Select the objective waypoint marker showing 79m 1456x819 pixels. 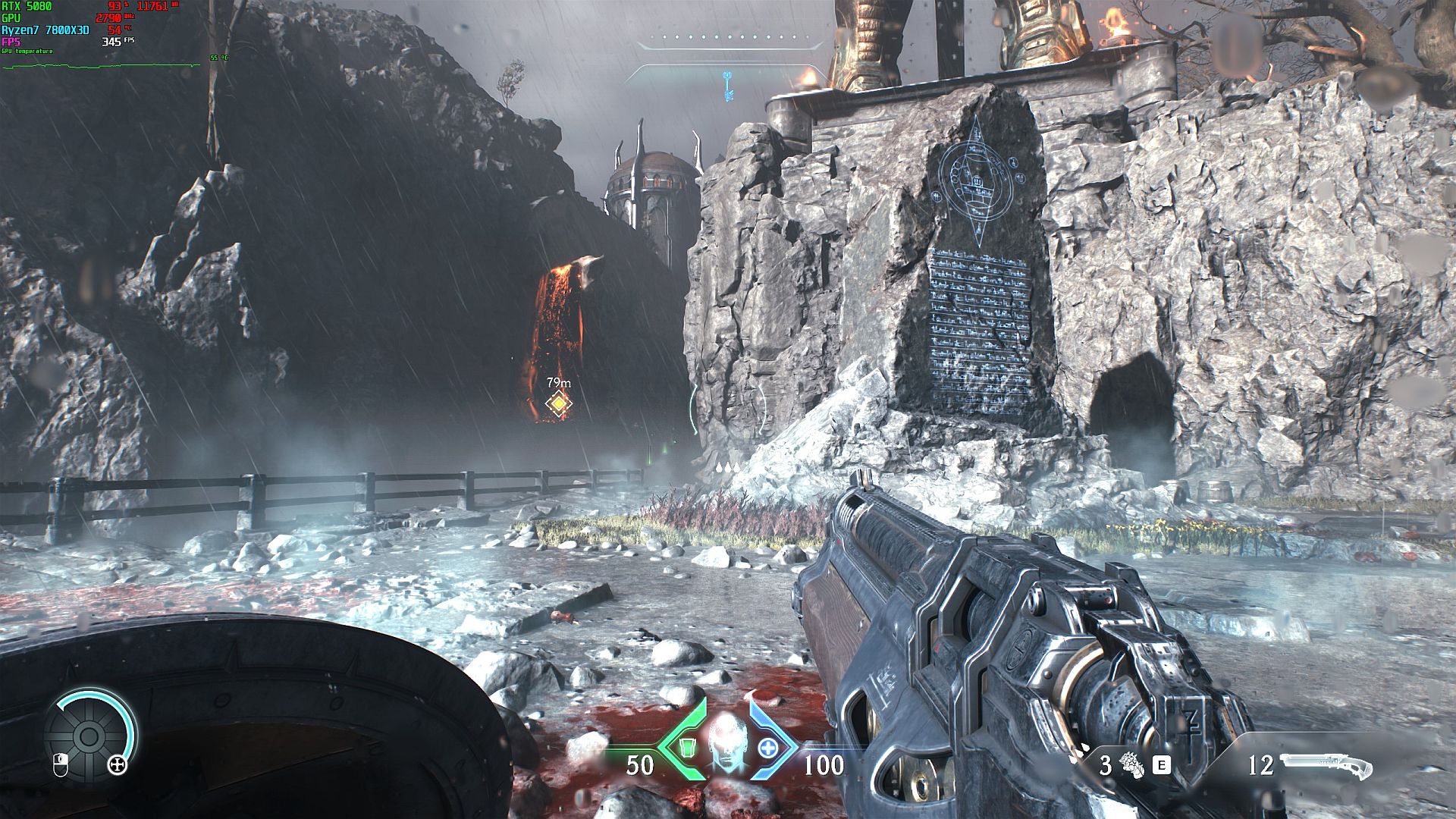tap(559, 404)
